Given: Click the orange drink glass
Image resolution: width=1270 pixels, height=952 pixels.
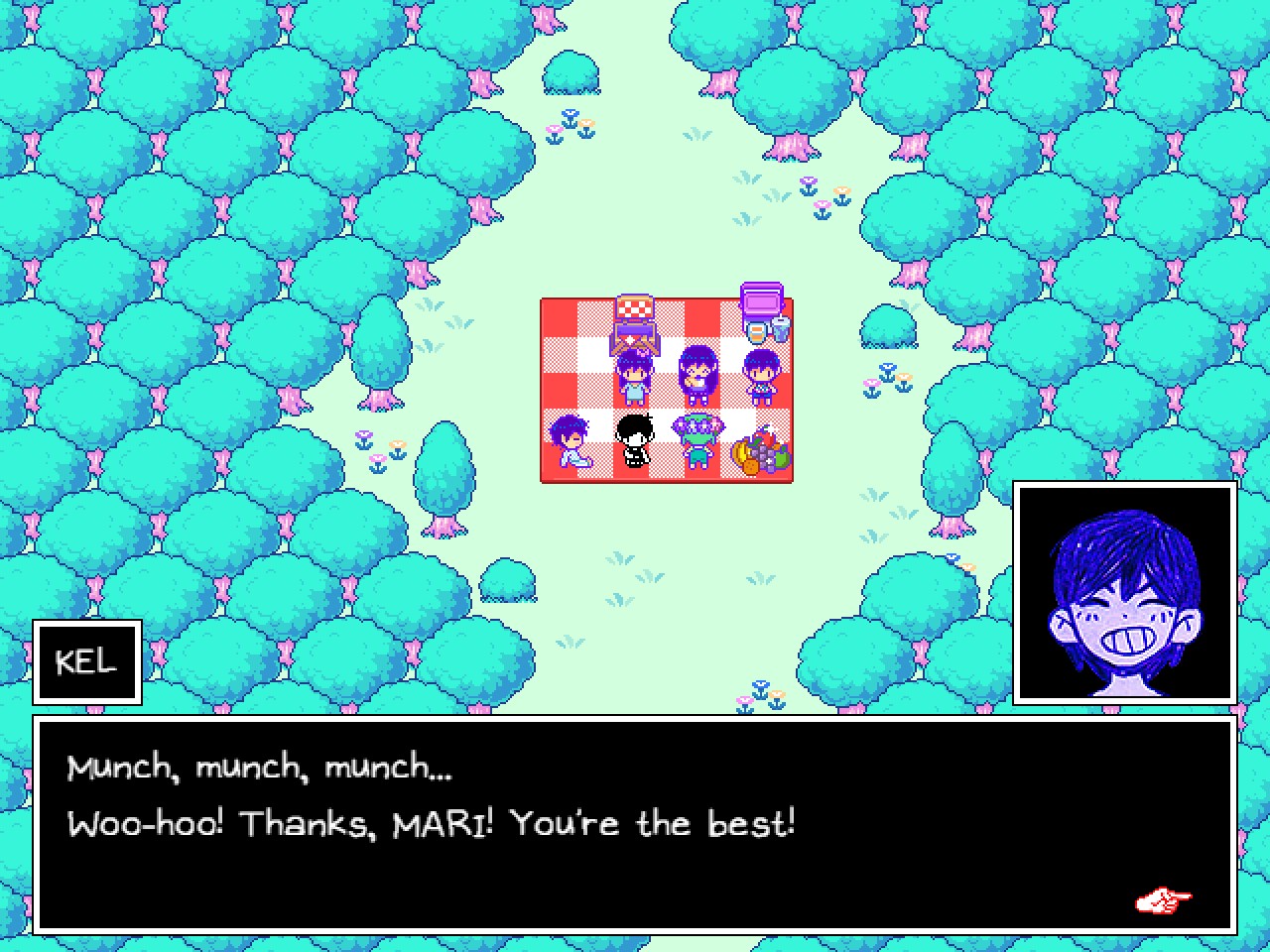Looking at the screenshot, I should pos(757,332).
